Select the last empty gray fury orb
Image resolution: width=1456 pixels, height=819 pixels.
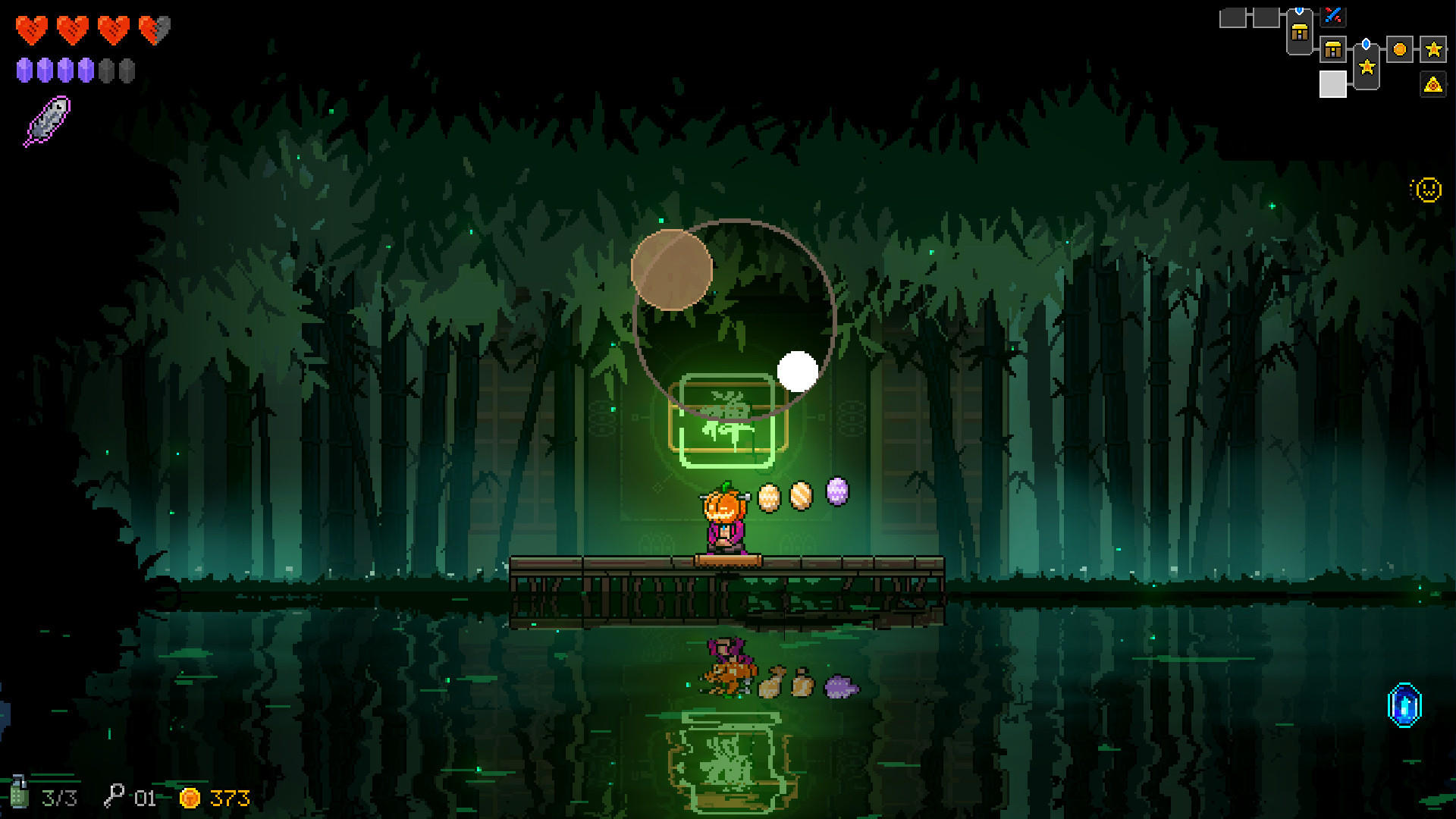(127, 70)
